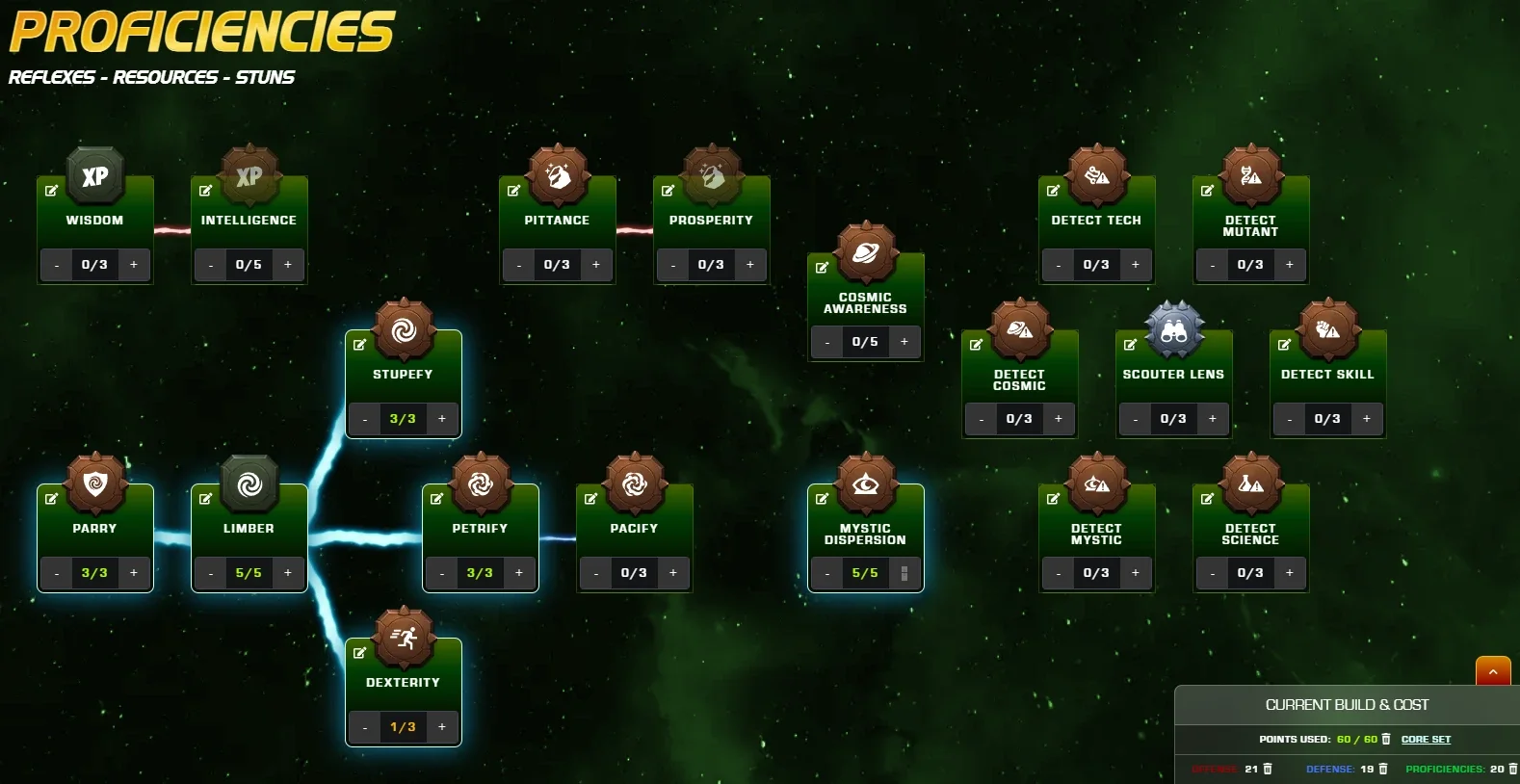Increase Cosmic Awareness with the plus button
Viewport: 1520px width, 784px height.
[904, 342]
